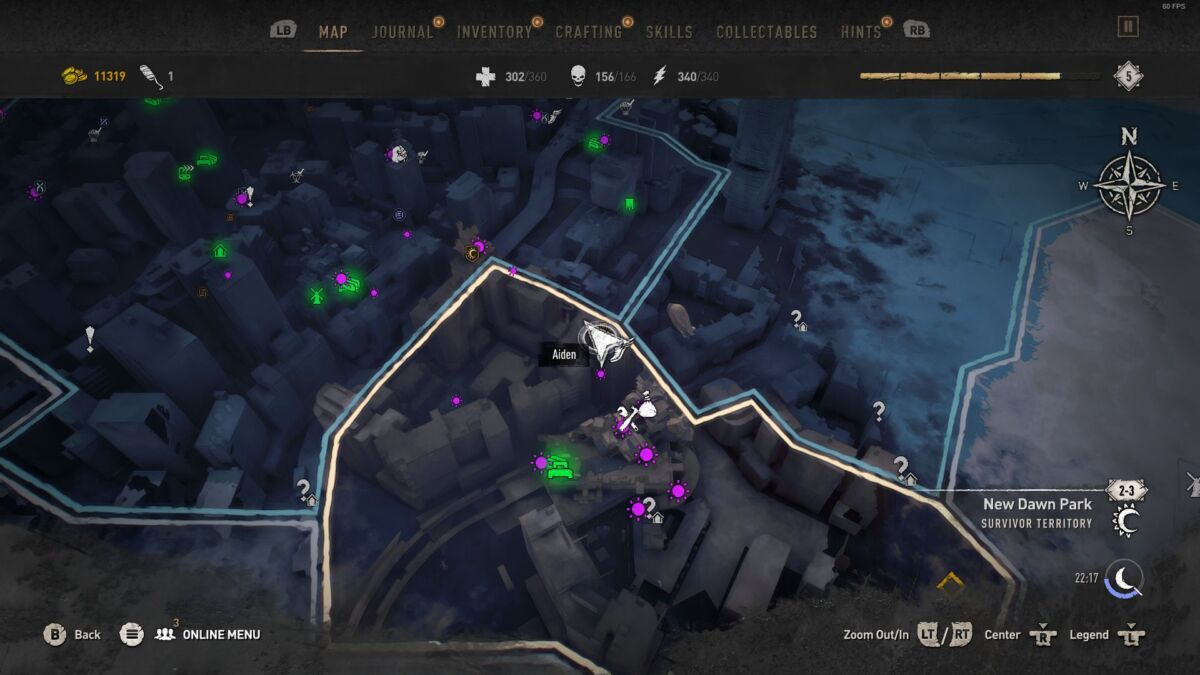Switch to the Journal tab
The height and width of the screenshot is (675, 1200).
pos(402,32)
